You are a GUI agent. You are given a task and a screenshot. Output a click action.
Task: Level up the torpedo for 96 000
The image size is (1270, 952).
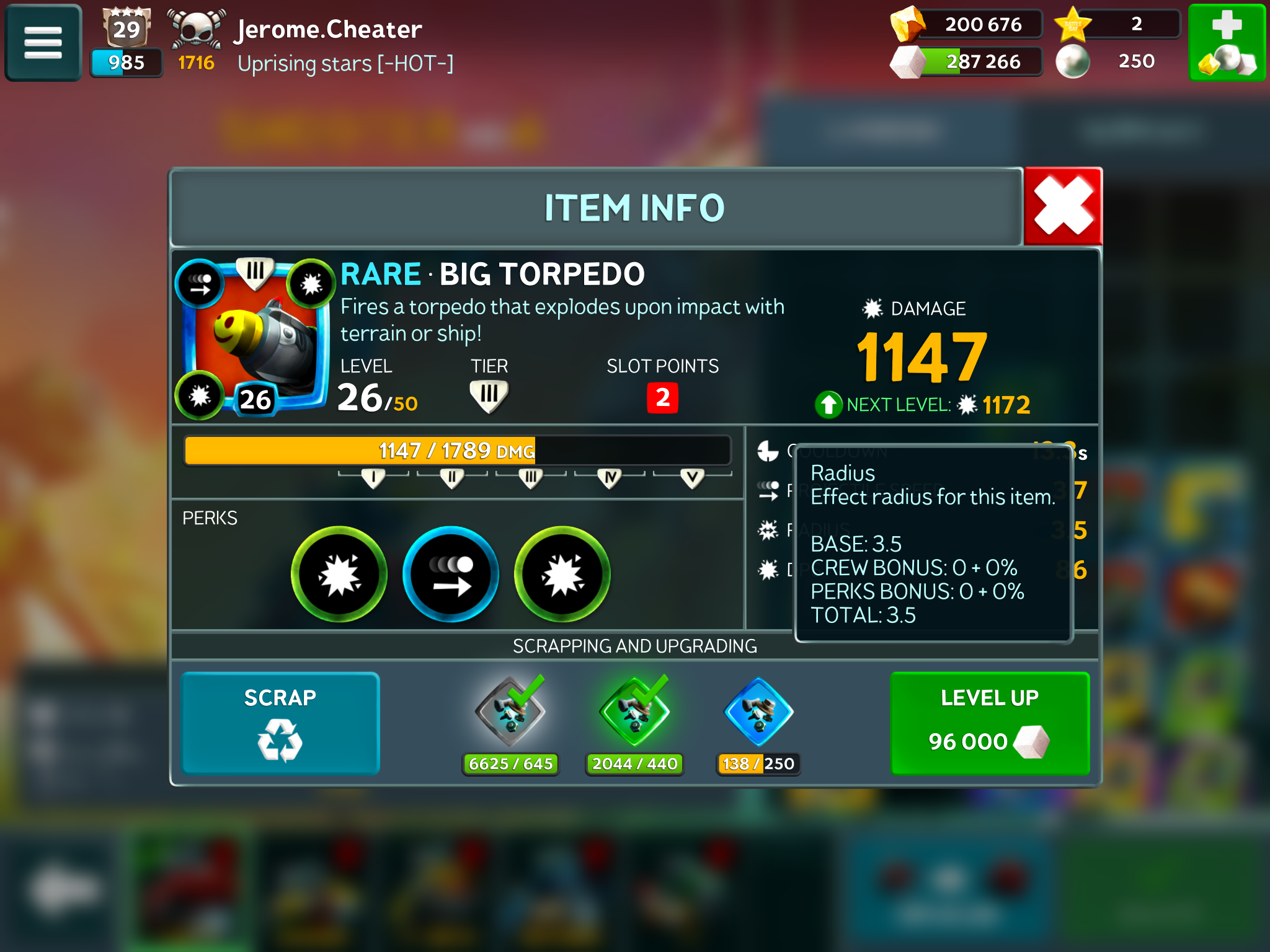pyautogui.click(x=989, y=723)
